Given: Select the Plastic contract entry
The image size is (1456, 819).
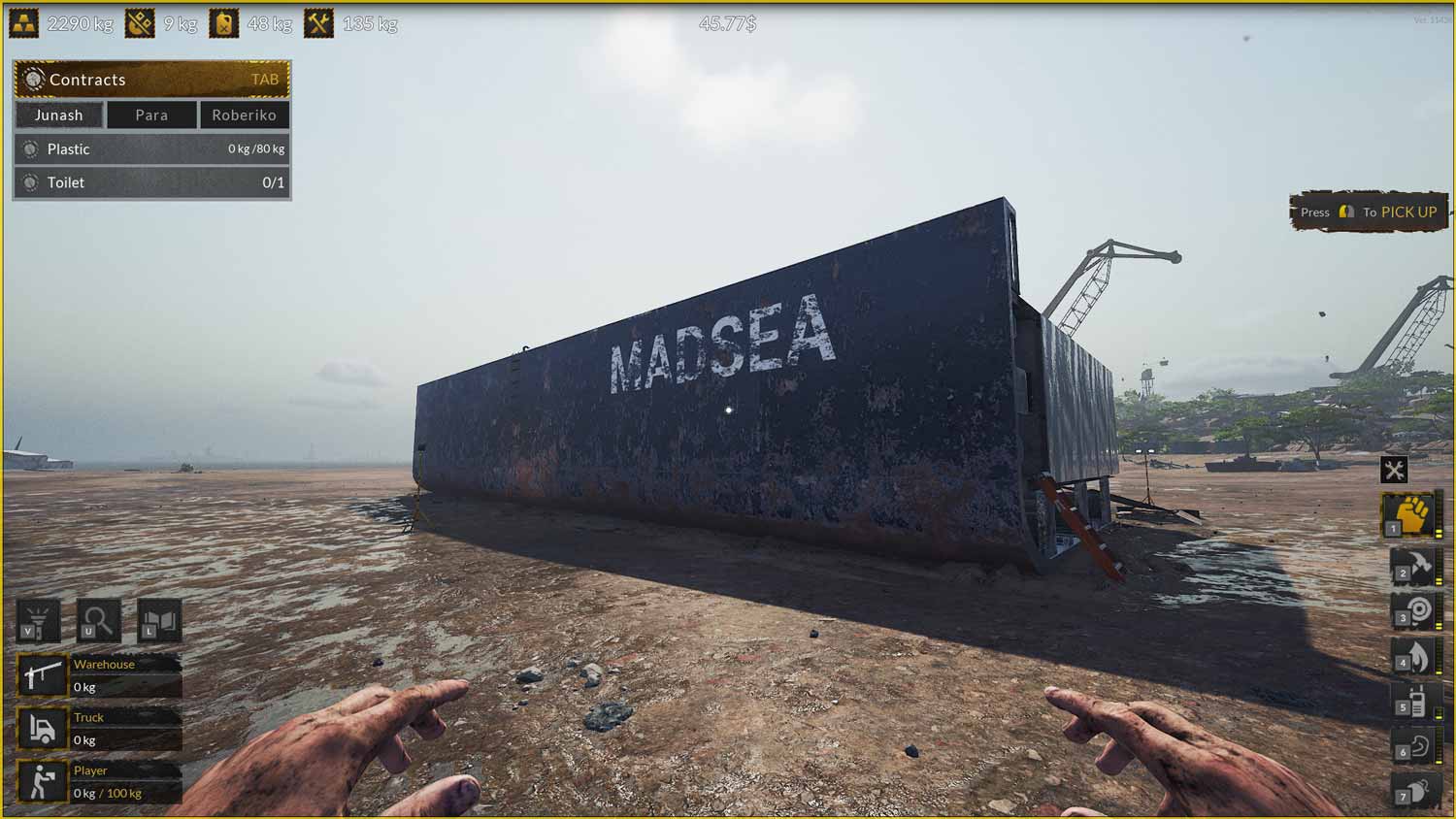Looking at the screenshot, I should pyautogui.click(x=150, y=148).
